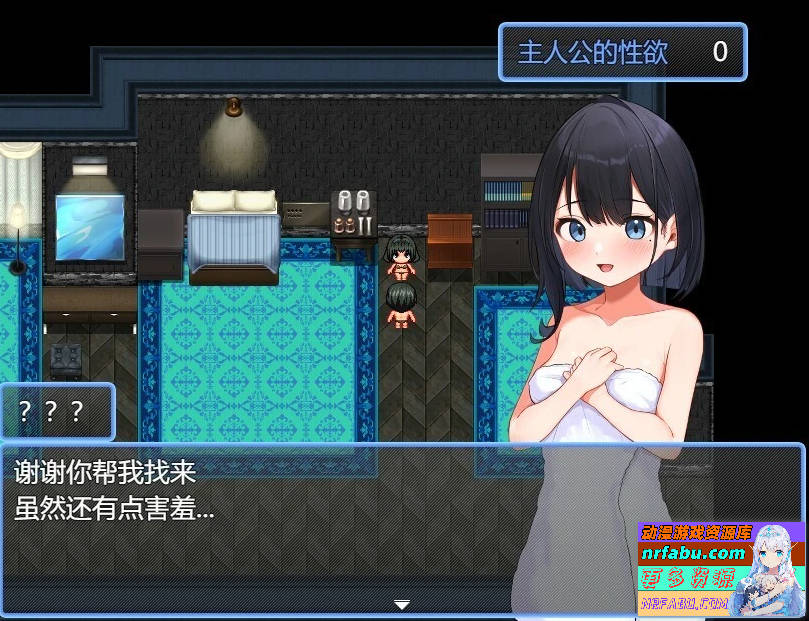Advance dialogue with the white down arrow
Viewport: 809px width, 621px height.
402,605
